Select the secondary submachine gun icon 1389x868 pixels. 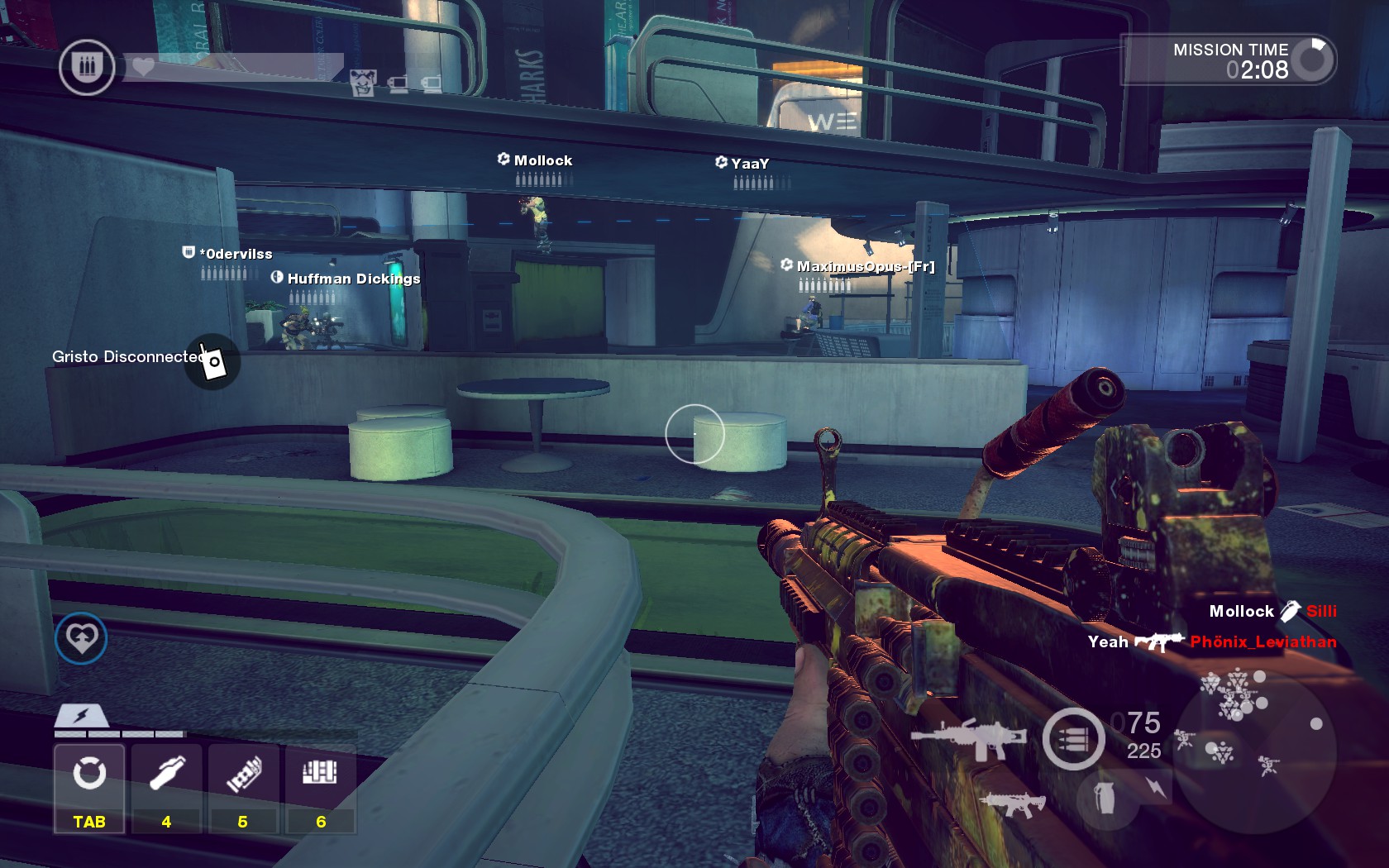(x=1011, y=803)
